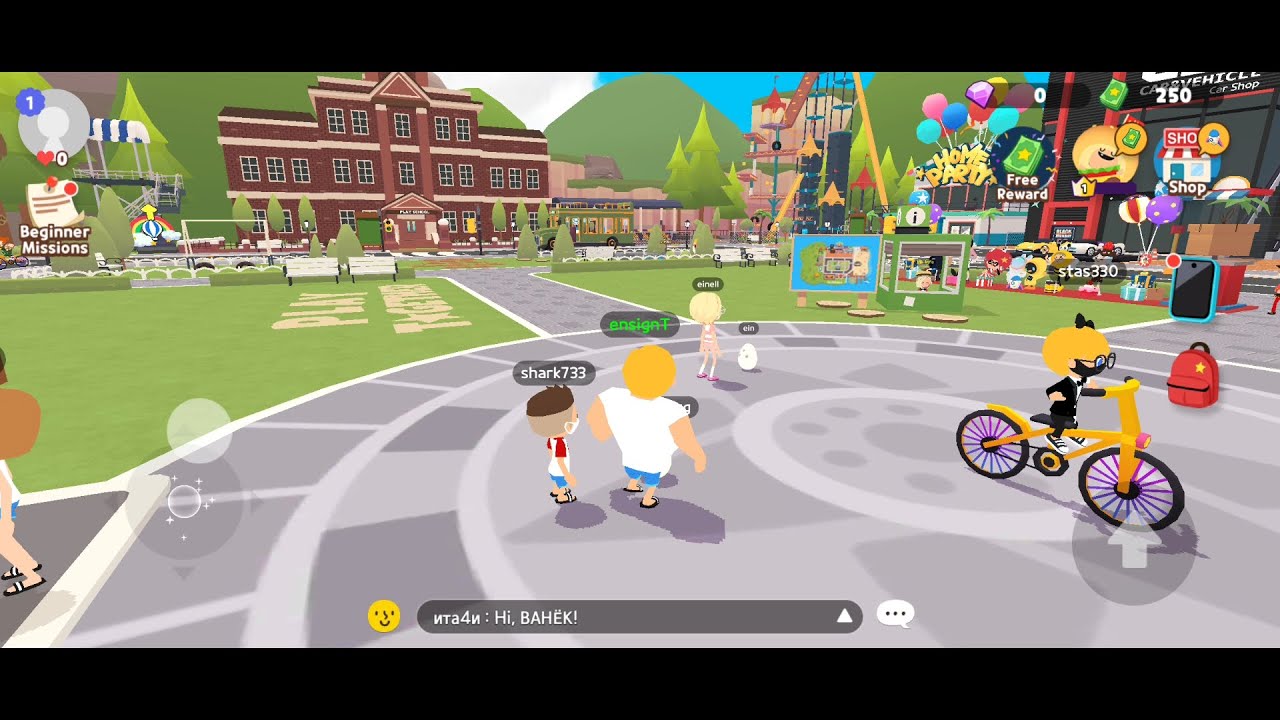
Task: Open the red backpack inventory
Action: 1193,375
